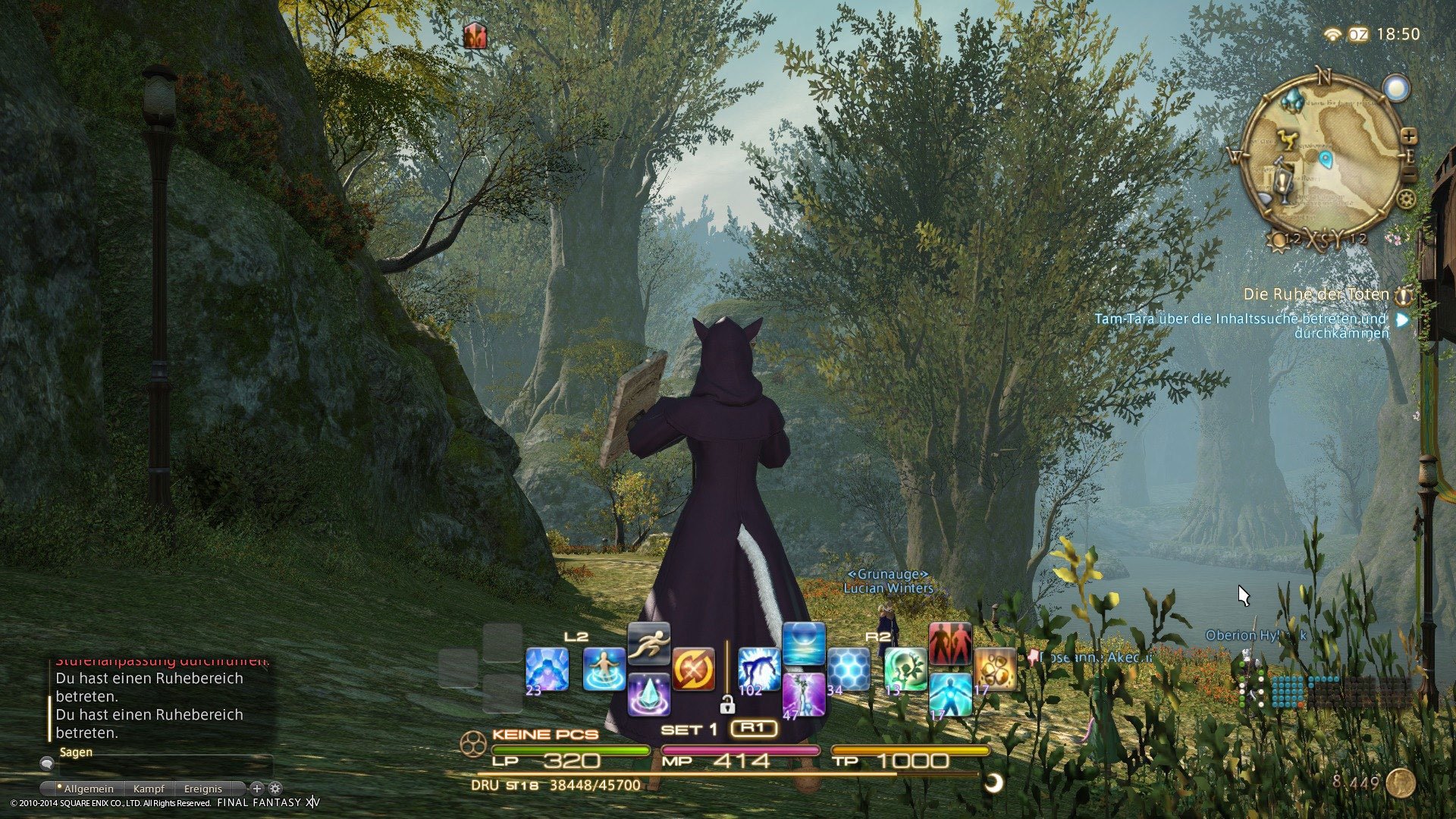Click the moon time-of-day button near minimap
Viewport: 1456px width, 819px height.
click(1397, 87)
